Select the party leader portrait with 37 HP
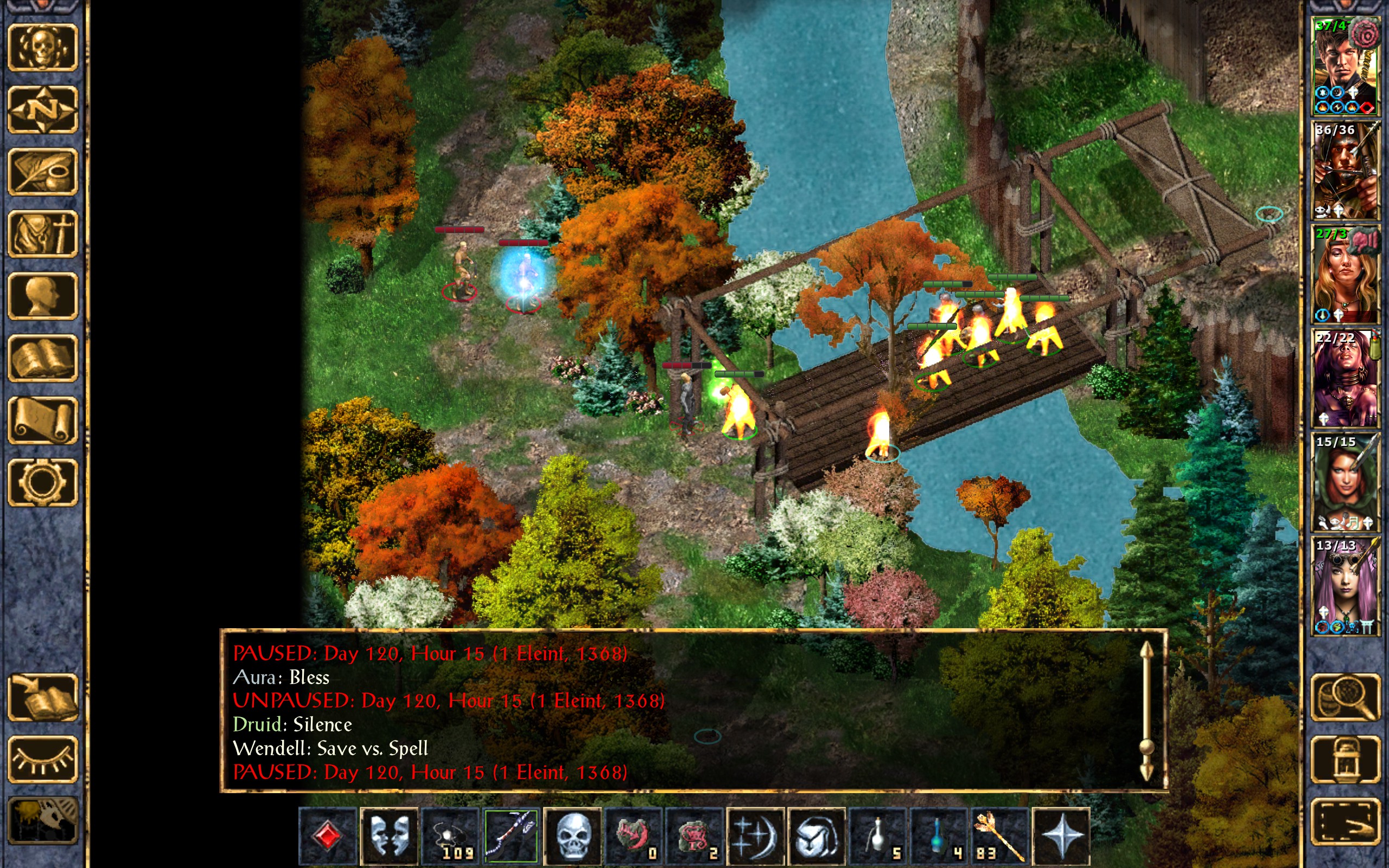This screenshot has height=868, width=1389. click(x=1345, y=66)
